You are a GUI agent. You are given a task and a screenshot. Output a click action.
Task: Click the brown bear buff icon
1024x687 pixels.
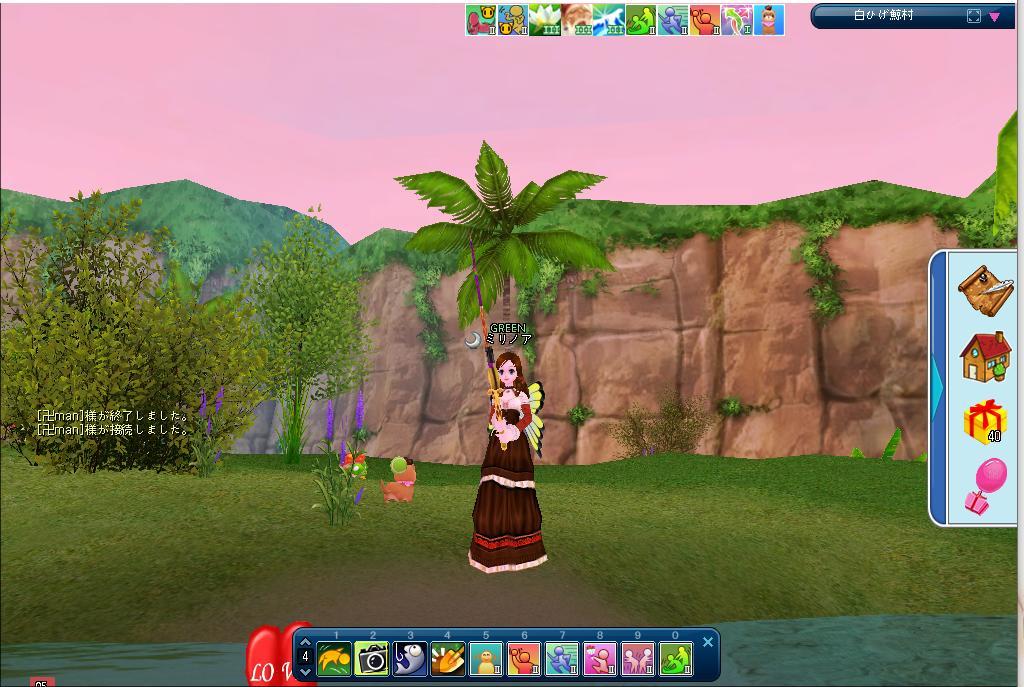(x=769, y=20)
